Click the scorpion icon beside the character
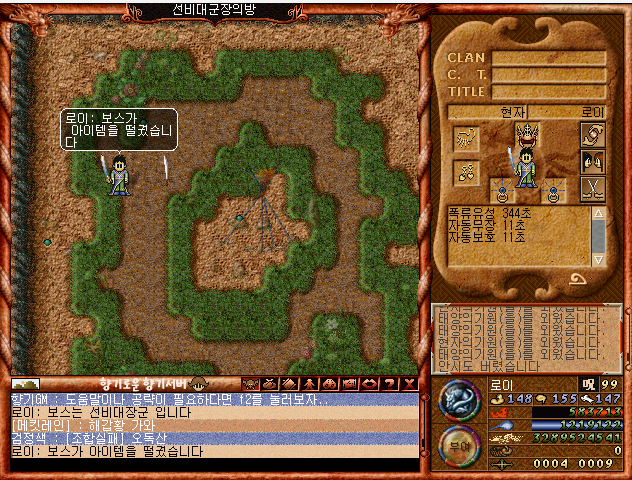Viewport: 632px width, 480px height. point(465,139)
